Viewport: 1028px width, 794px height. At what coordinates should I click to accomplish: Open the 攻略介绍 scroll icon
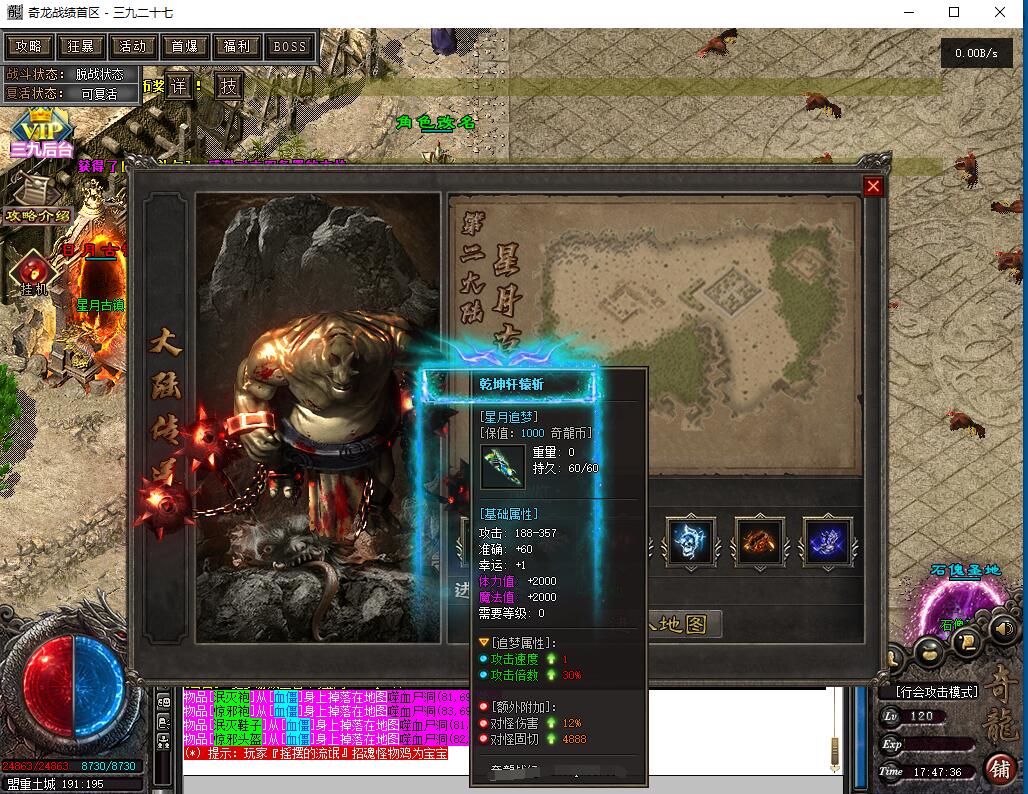tap(38, 197)
